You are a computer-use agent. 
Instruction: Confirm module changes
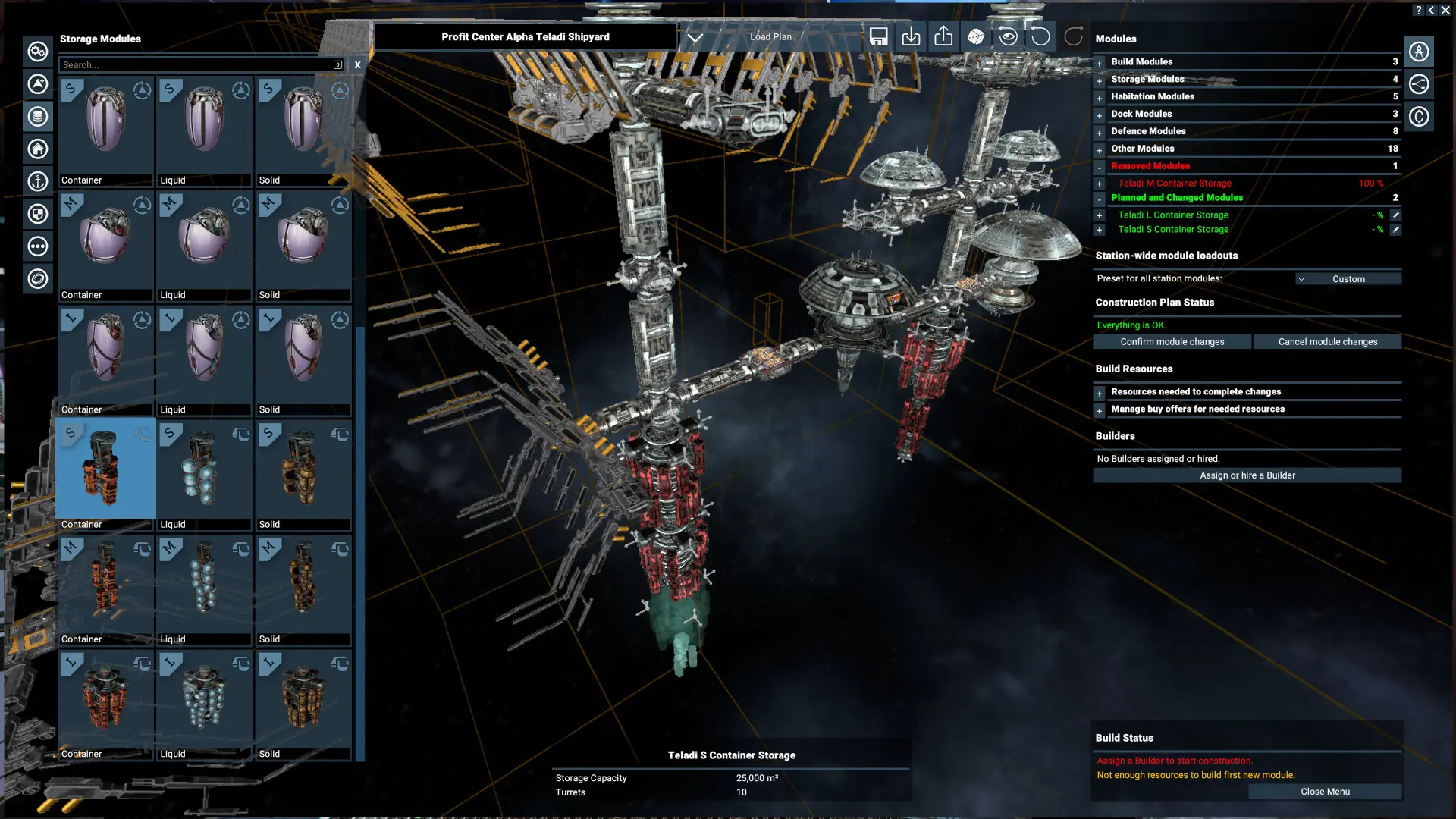(x=1172, y=341)
